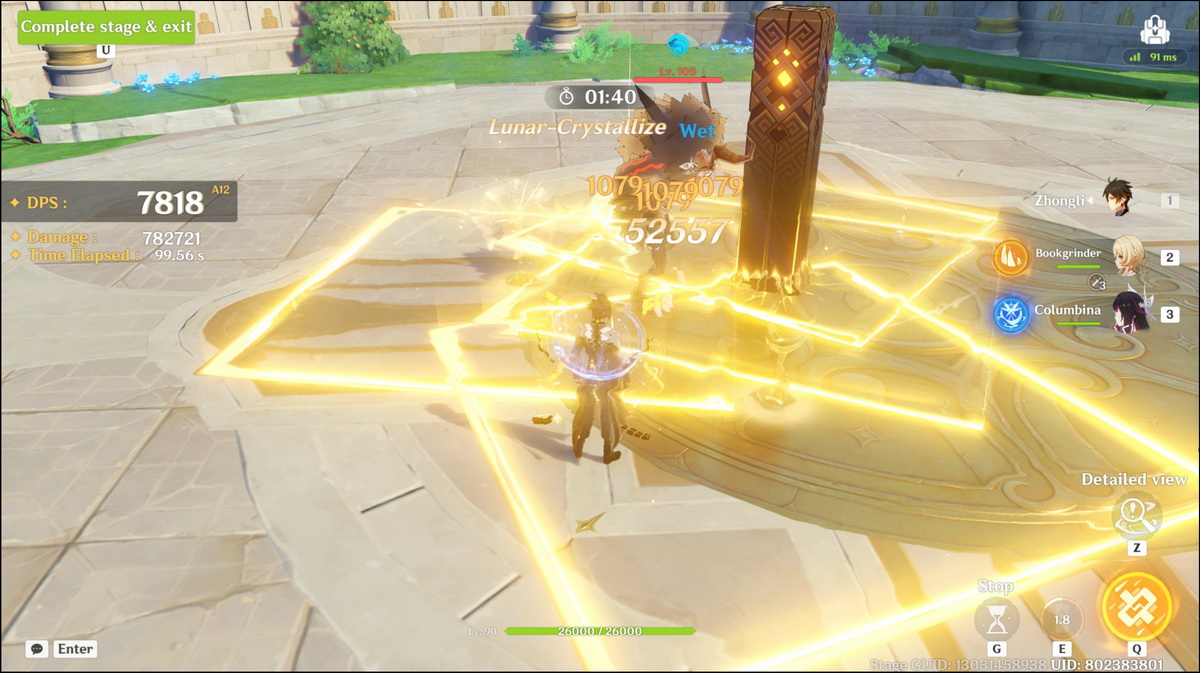Trigger Columbina's blue elemental burst icon

tap(1010, 315)
